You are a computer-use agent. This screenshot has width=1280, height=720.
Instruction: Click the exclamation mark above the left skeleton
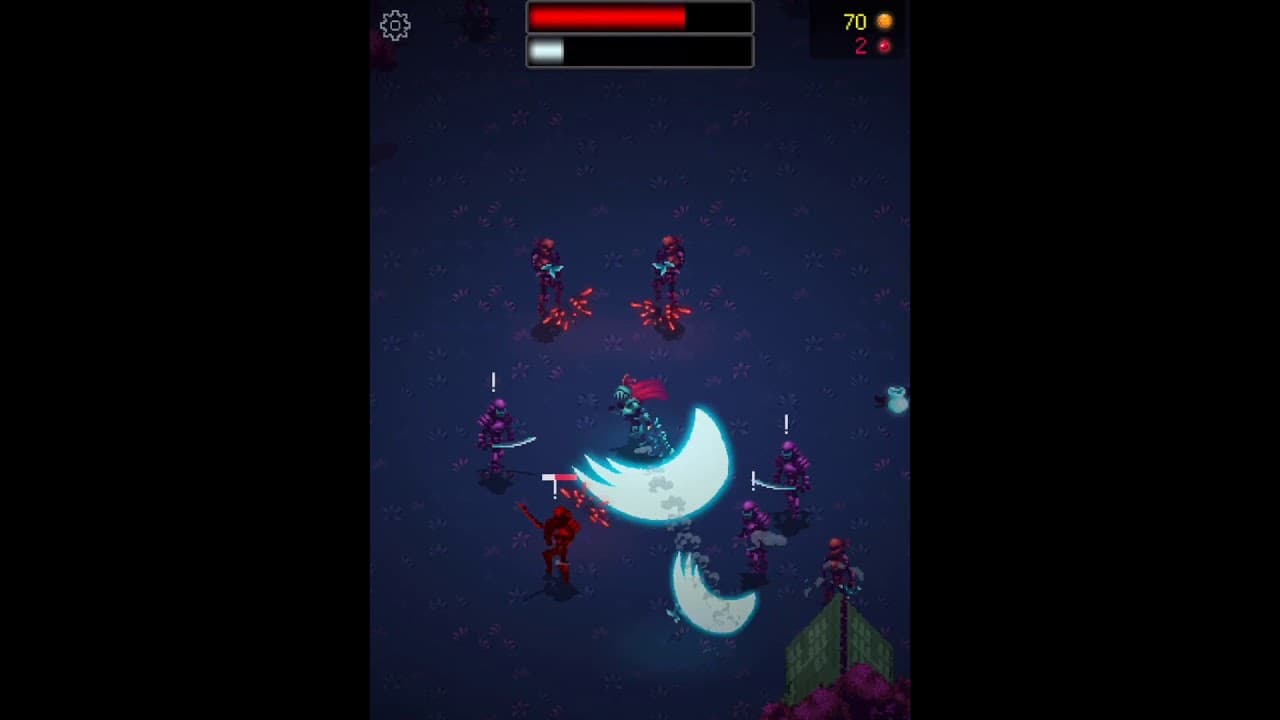pos(491,382)
